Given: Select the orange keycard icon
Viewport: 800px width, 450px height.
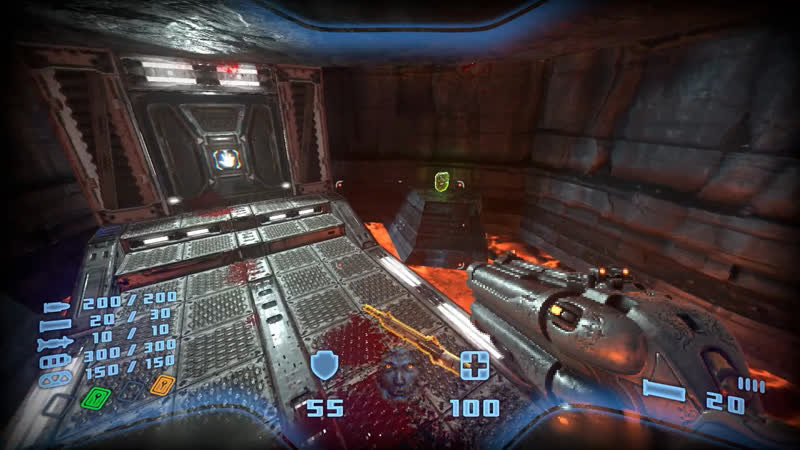Looking at the screenshot, I should click(157, 384).
